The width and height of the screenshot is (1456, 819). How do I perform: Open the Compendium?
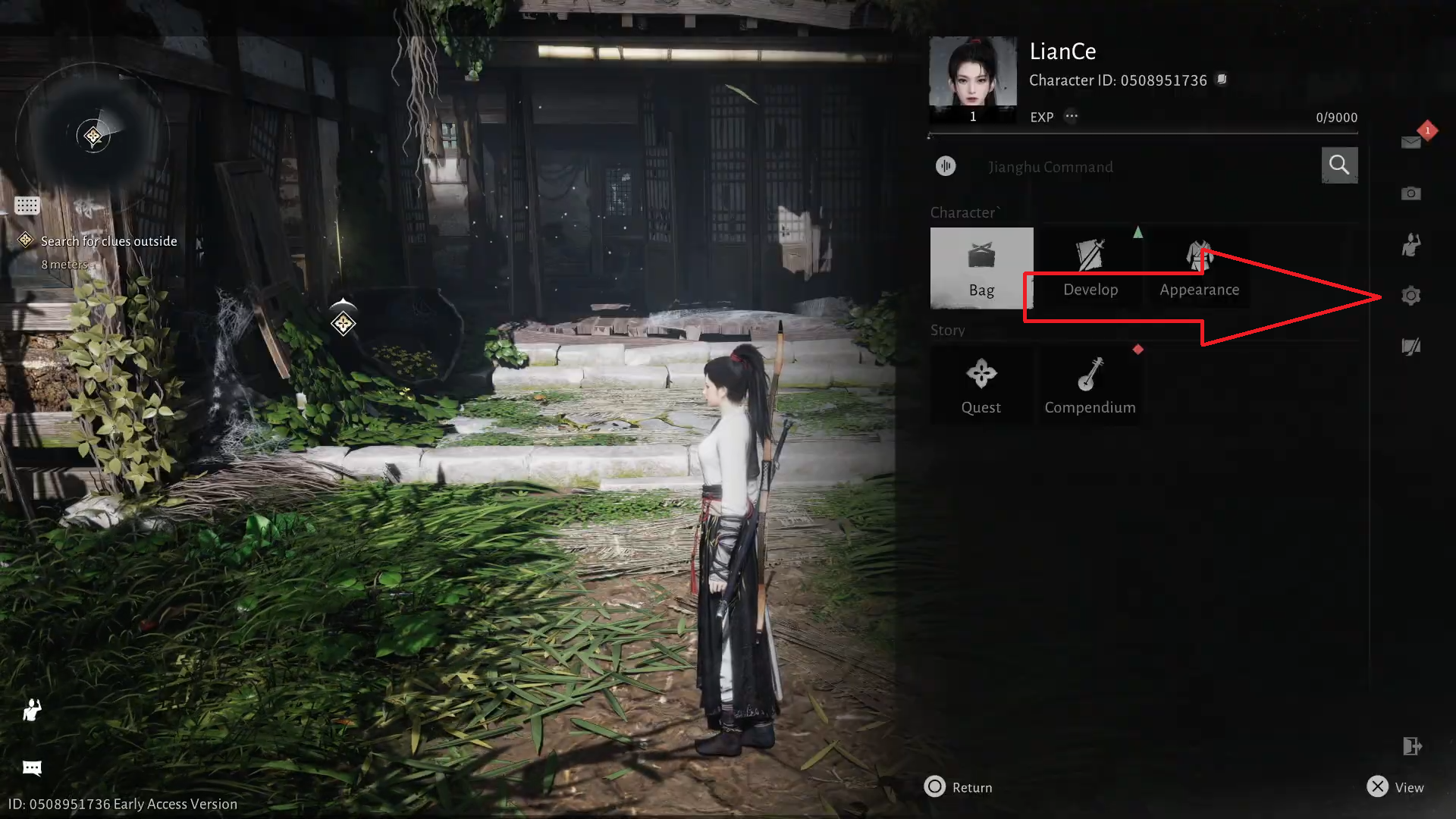point(1090,385)
